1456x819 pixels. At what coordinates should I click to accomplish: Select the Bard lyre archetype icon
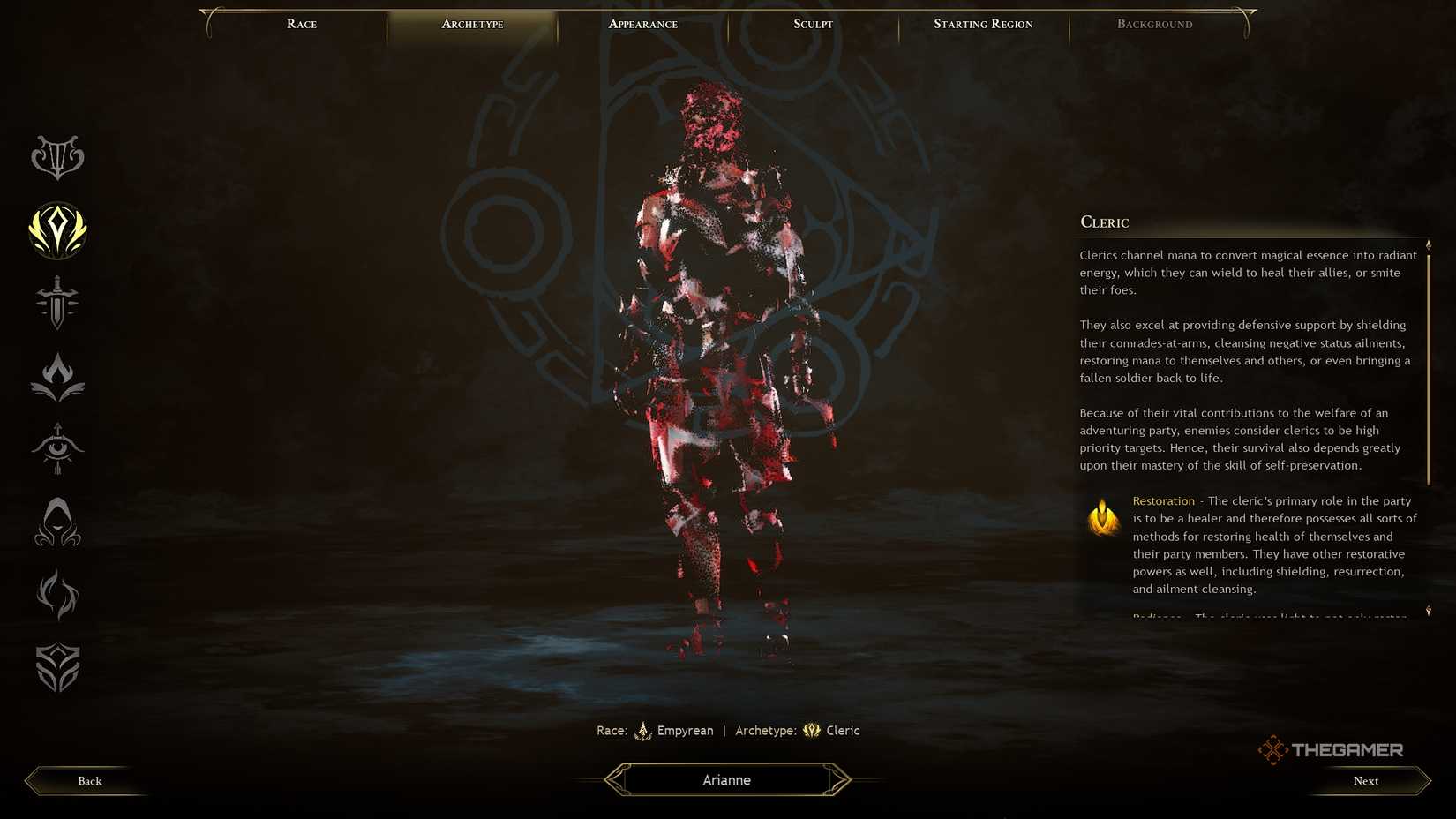56,157
